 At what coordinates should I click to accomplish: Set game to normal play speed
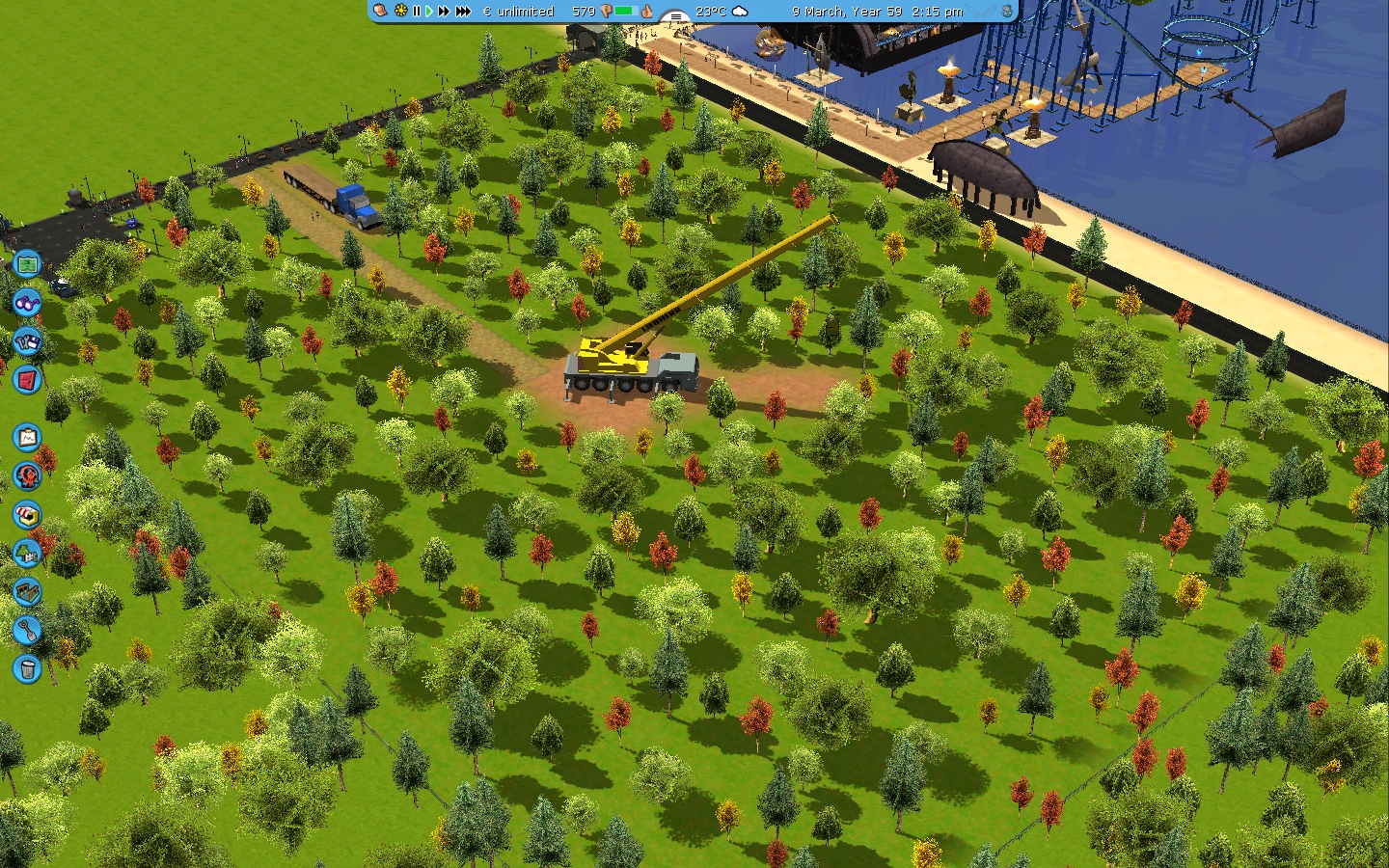429,12
